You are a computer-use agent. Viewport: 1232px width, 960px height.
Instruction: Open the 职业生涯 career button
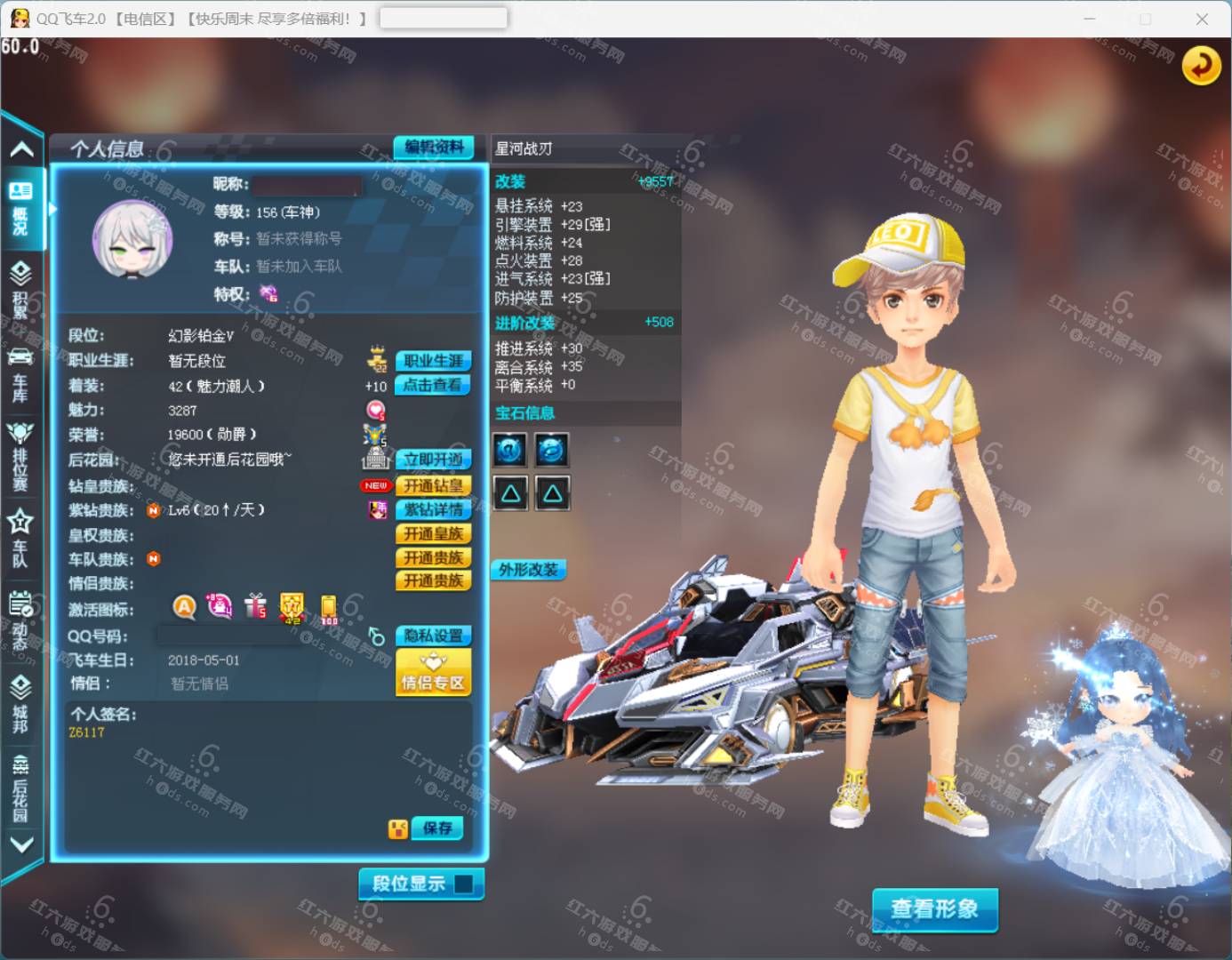click(433, 361)
